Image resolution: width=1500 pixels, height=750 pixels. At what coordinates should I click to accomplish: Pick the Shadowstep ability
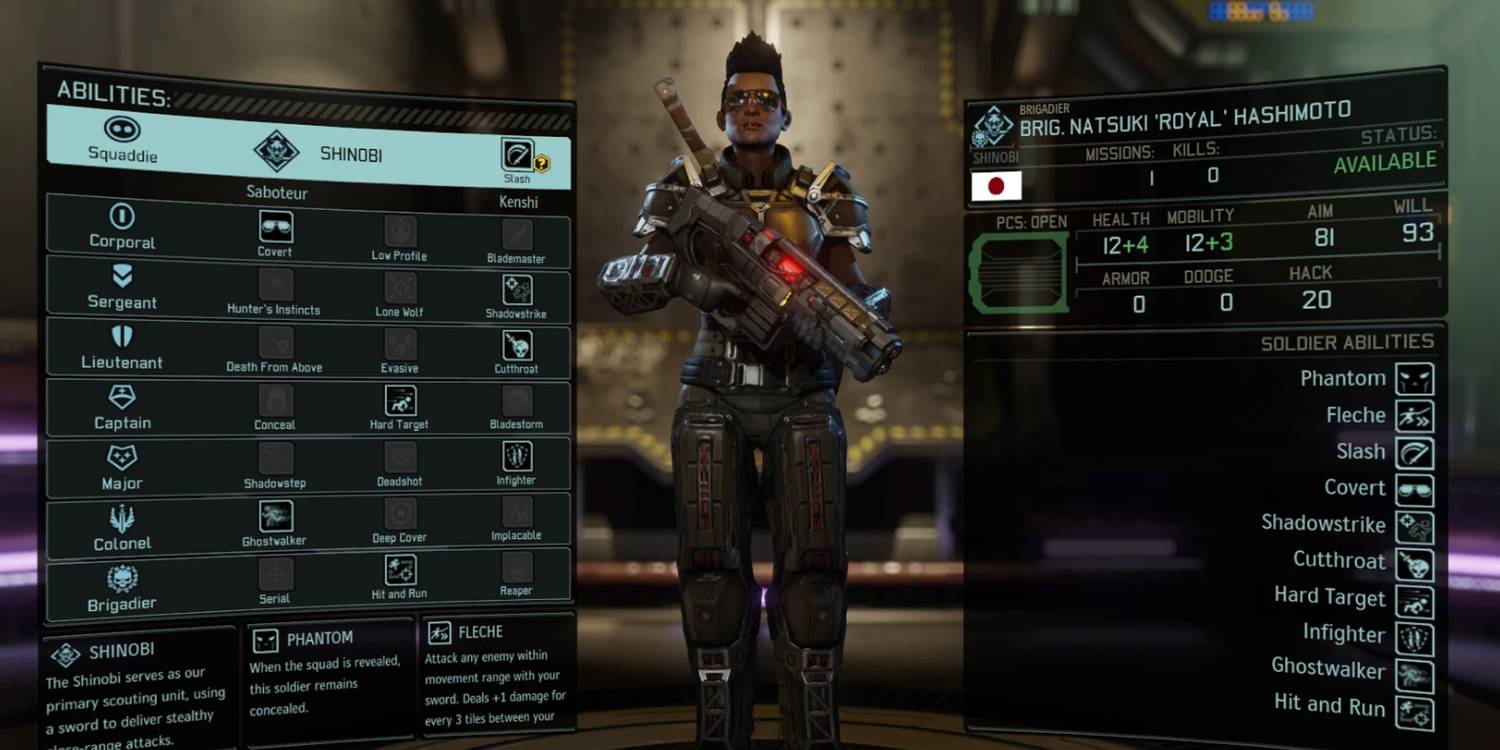click(274, 459)
